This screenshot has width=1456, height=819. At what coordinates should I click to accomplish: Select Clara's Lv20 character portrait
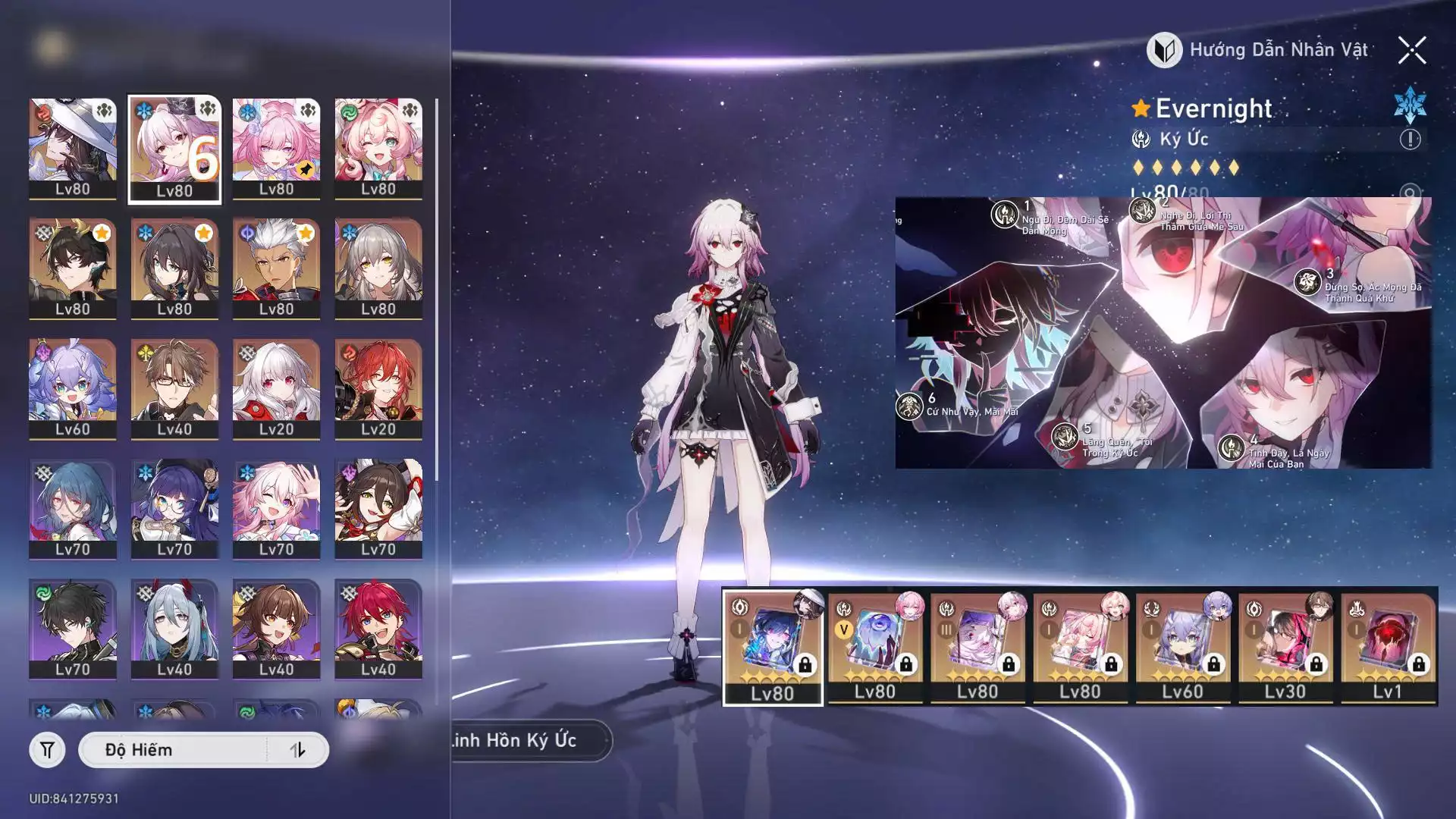click(x=276, y=388)
